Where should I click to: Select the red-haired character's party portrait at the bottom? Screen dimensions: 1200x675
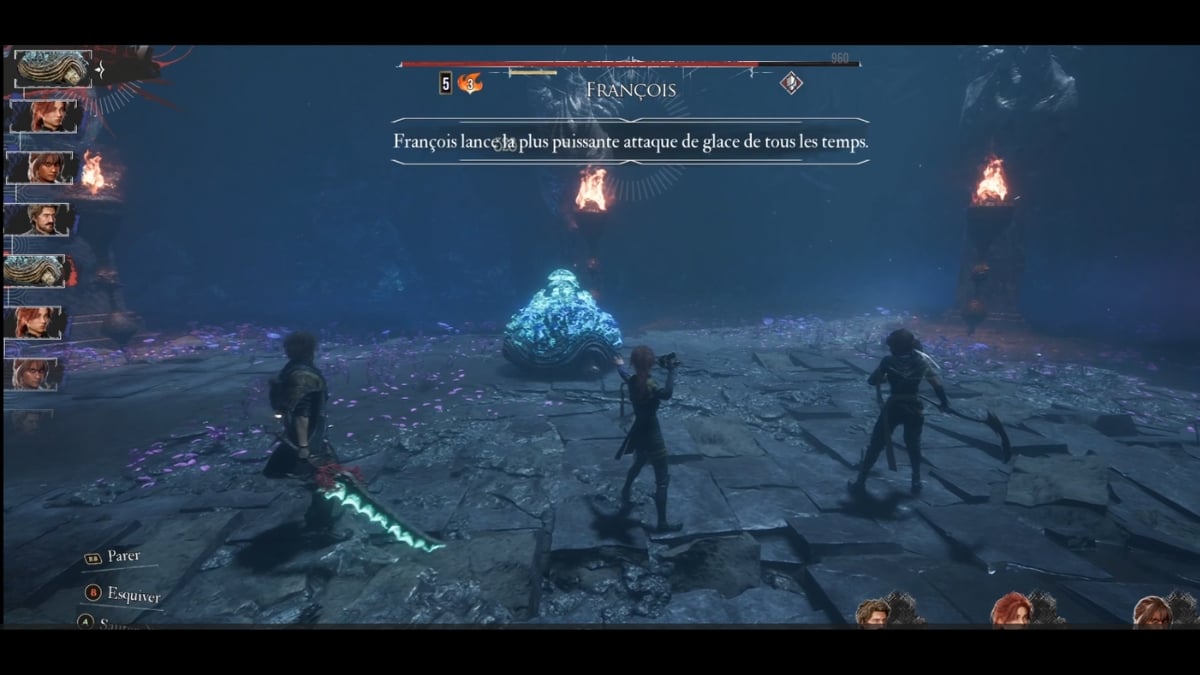pos(1013,610)
